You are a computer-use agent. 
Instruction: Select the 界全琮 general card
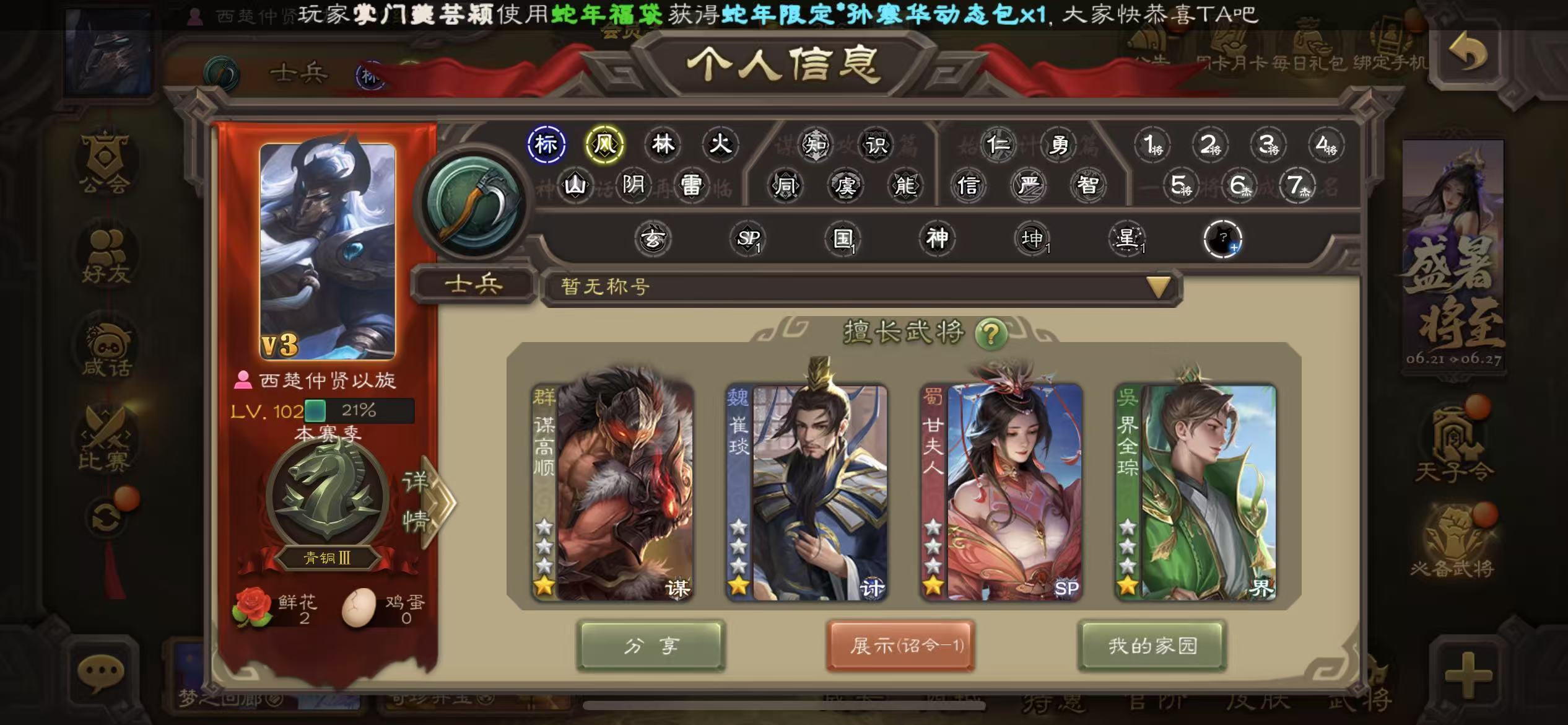1195,493
